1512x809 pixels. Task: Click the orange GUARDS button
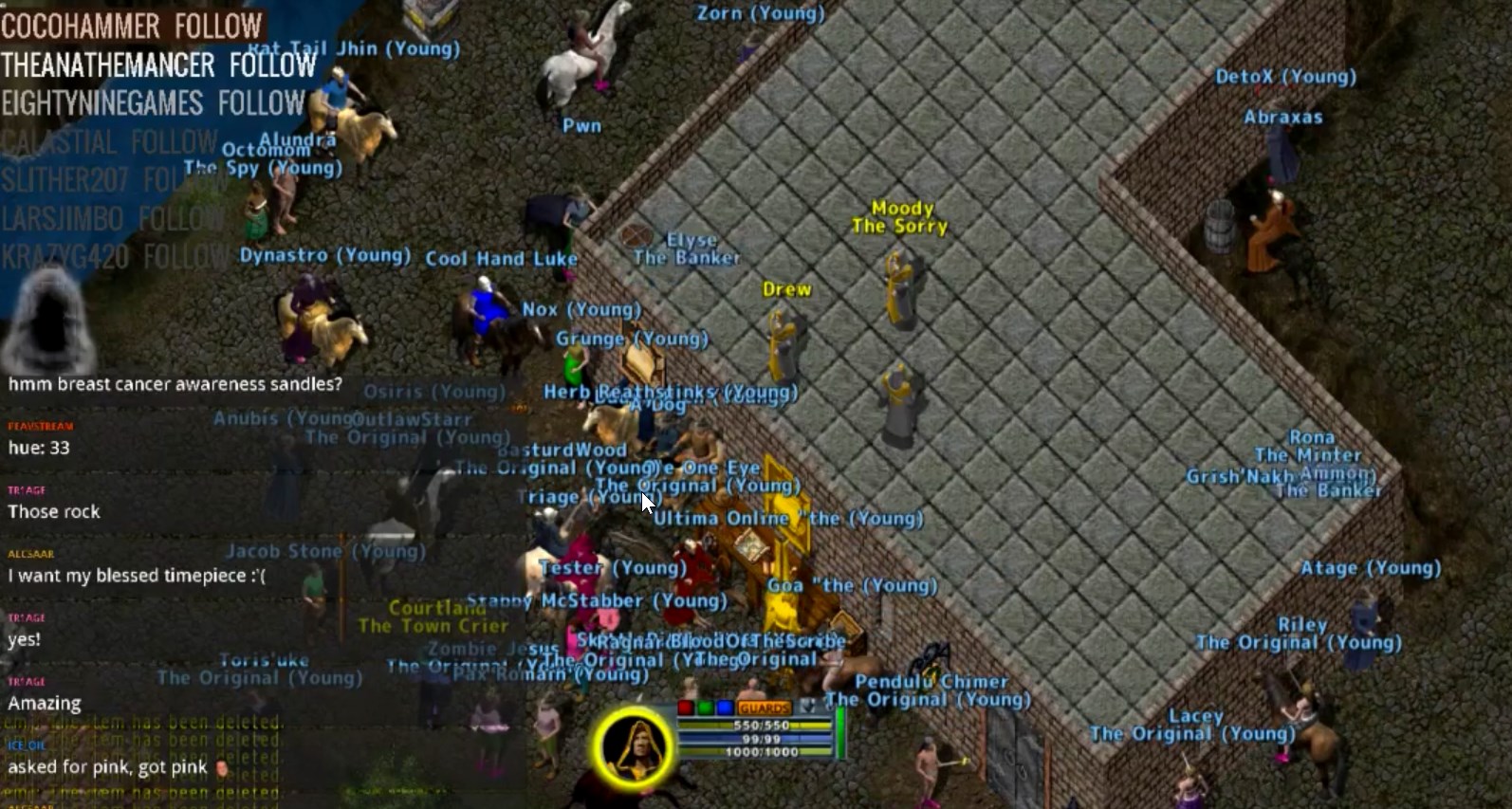[764, 708]
